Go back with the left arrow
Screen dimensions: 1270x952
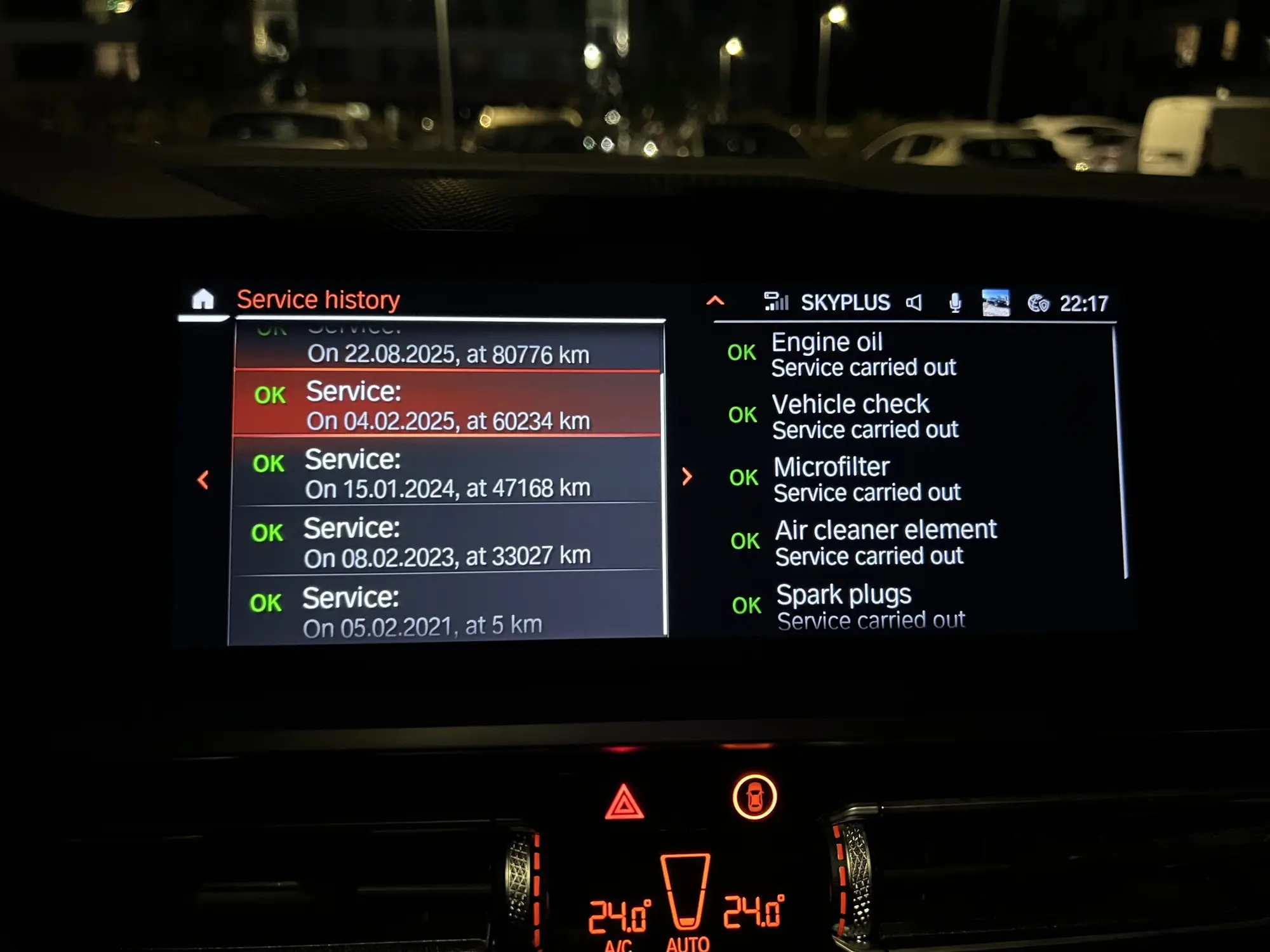(203, 479)
